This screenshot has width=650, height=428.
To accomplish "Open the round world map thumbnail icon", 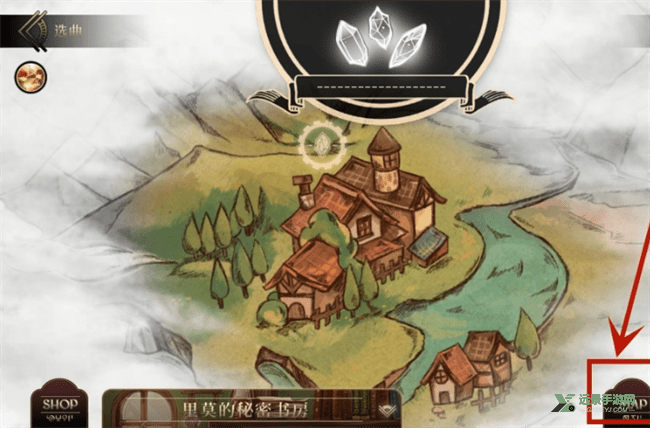I will pyautogui.click(x=26, y=76).
